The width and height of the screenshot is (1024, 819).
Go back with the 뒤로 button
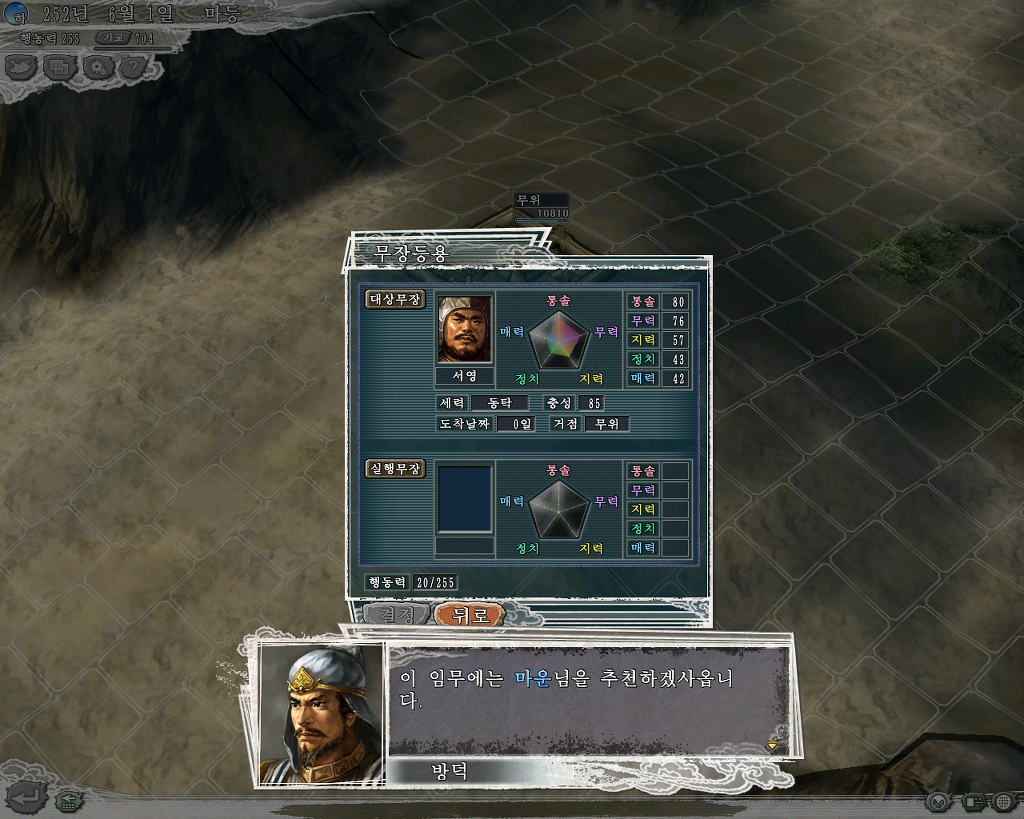pos(469,615)
